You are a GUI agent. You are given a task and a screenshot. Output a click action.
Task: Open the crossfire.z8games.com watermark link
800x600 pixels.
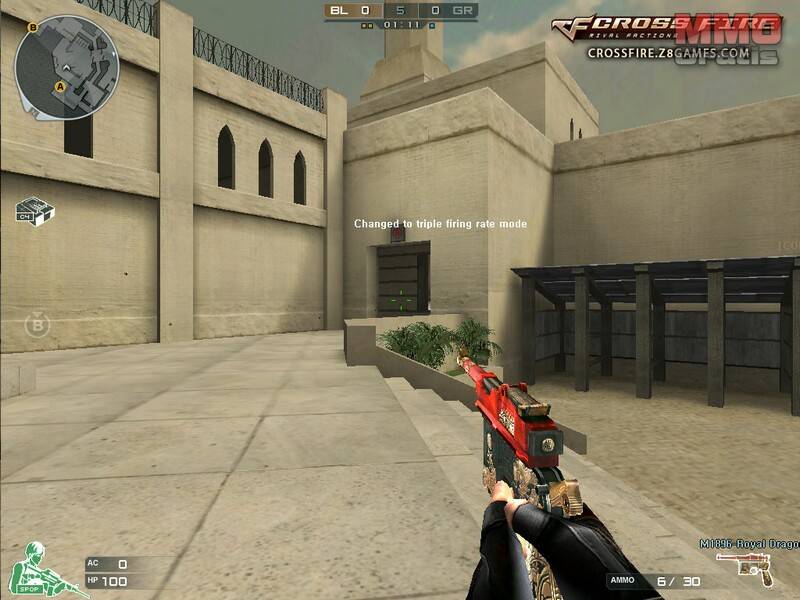click(x=668, y=53)
